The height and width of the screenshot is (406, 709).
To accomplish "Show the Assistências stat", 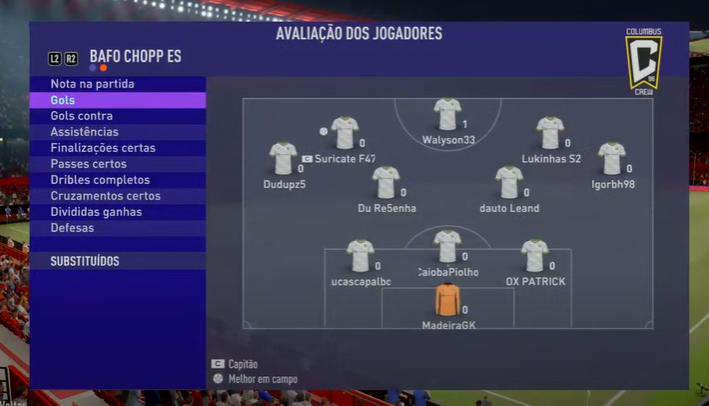I will [84, 132].
